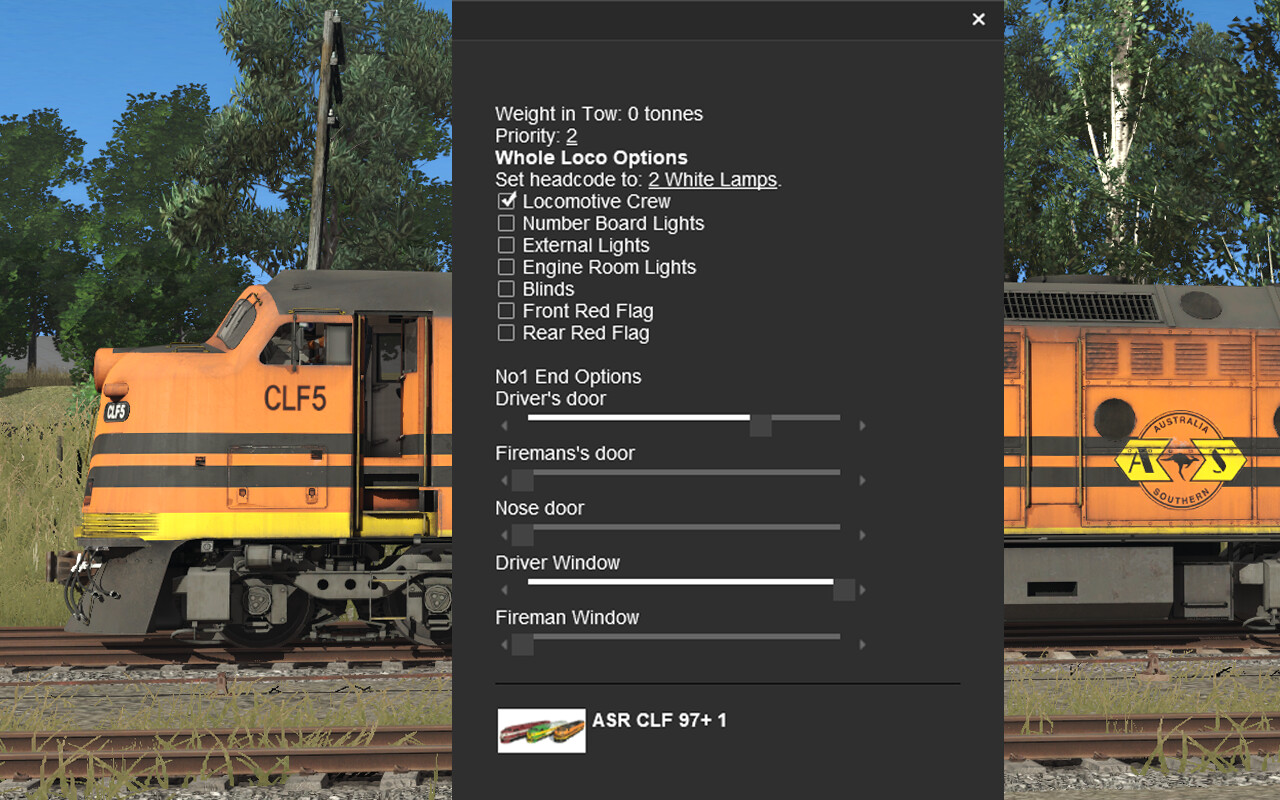
Task: Check the Blinds option
Action: click(x=506, y=289)
